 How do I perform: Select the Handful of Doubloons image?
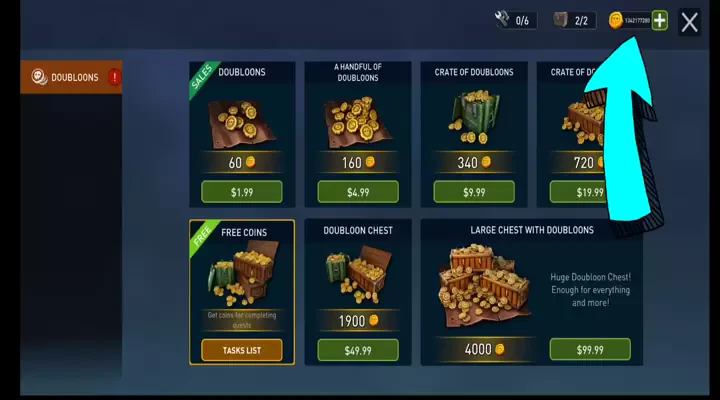[357, 116]
